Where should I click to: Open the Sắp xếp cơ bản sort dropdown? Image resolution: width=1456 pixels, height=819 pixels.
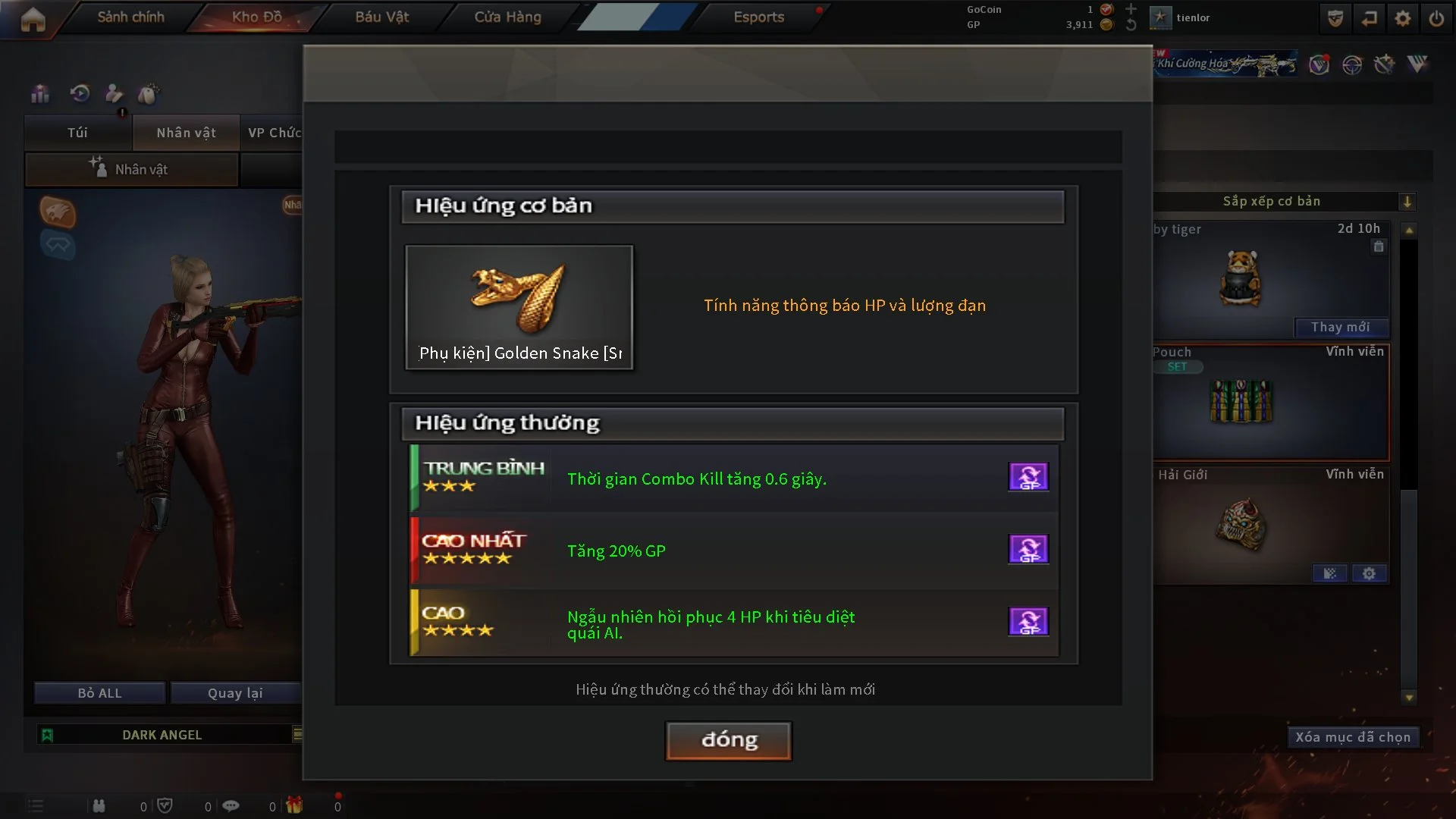1408,201
